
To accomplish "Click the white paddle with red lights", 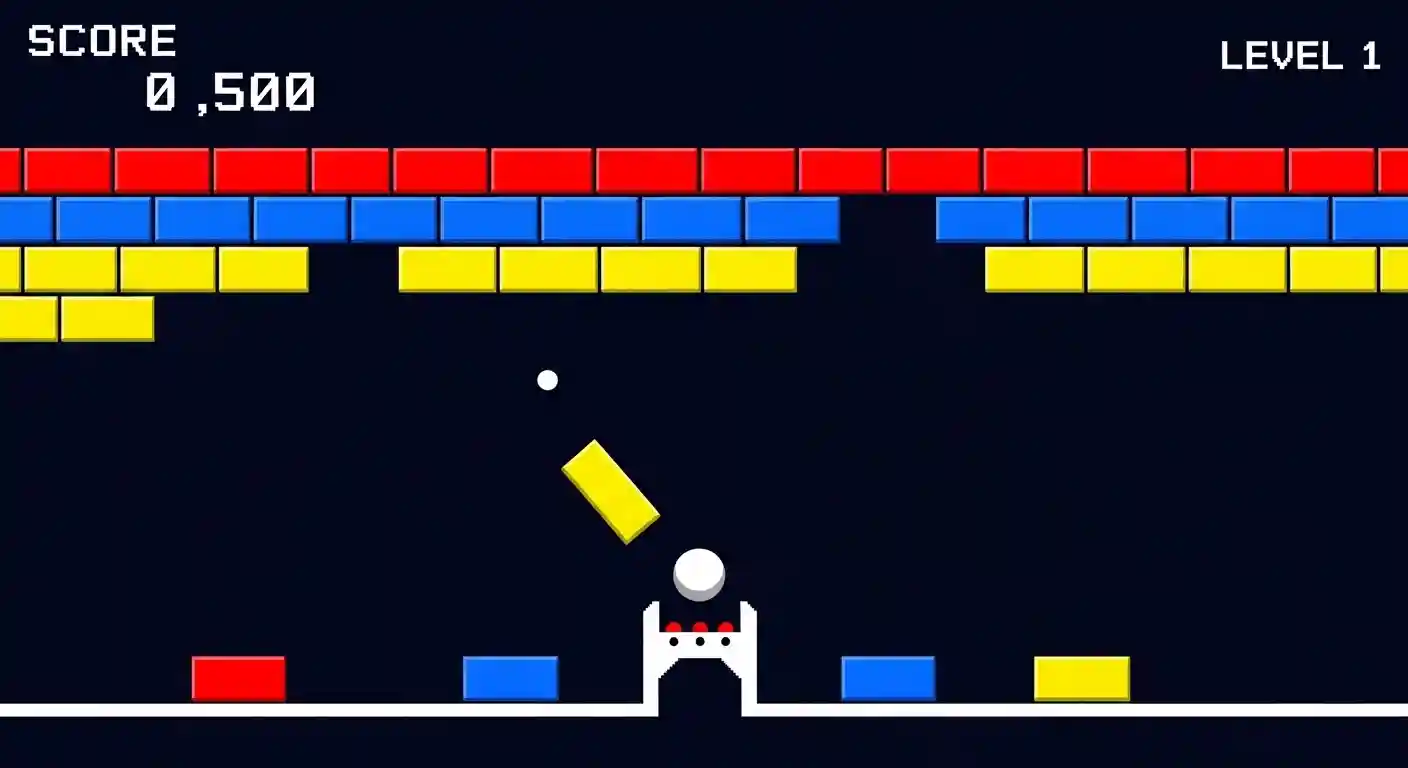I will 700,650.
